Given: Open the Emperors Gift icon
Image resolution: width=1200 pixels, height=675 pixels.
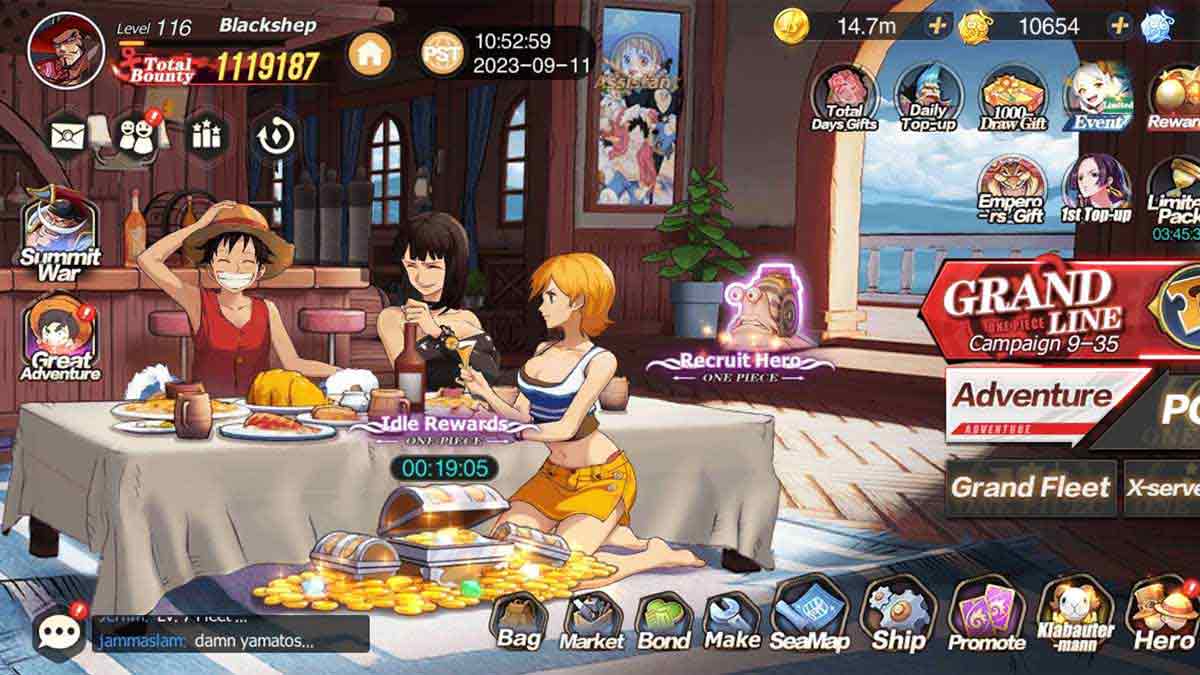Looking at the screenshot, I should point(1011,190).
